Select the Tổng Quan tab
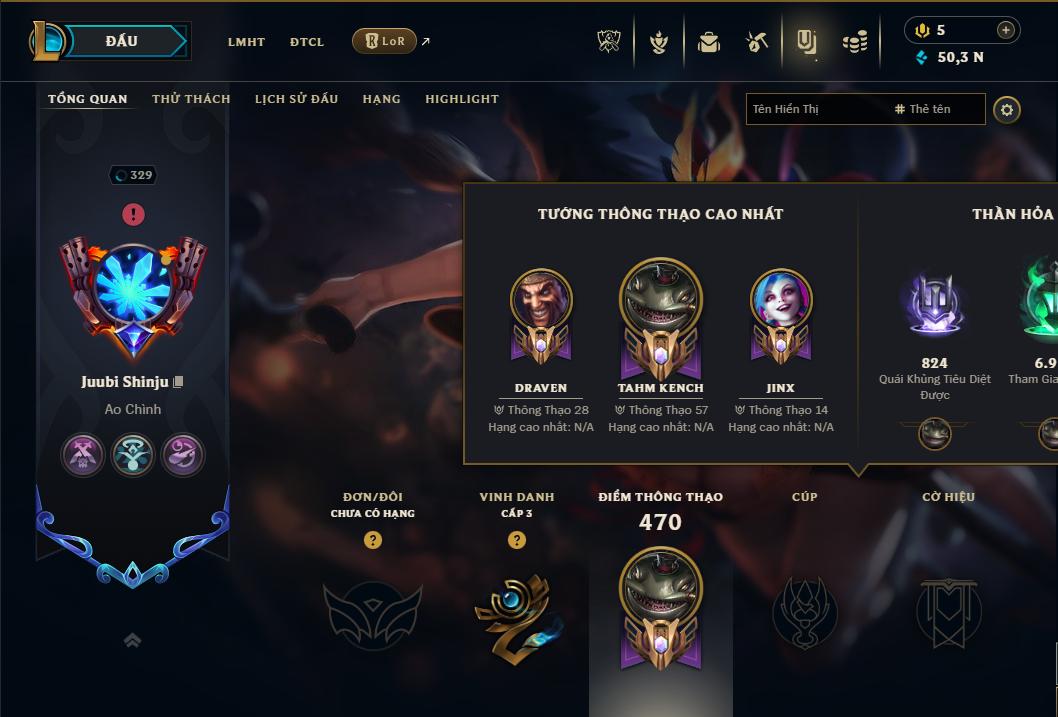 tap(88, 99)
